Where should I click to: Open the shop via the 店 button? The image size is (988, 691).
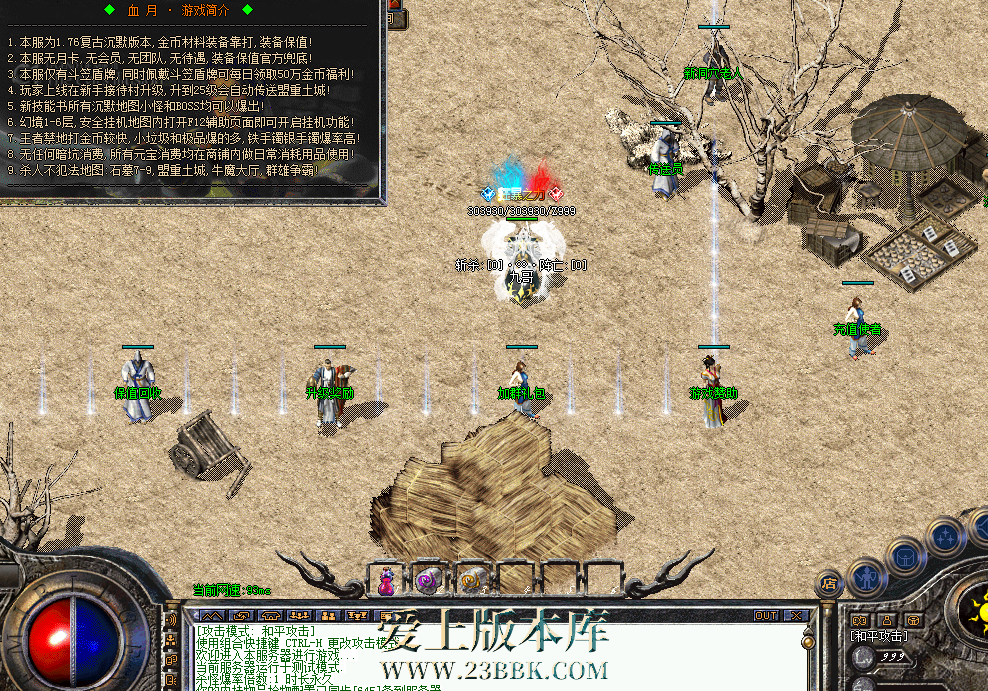[828, 583]
